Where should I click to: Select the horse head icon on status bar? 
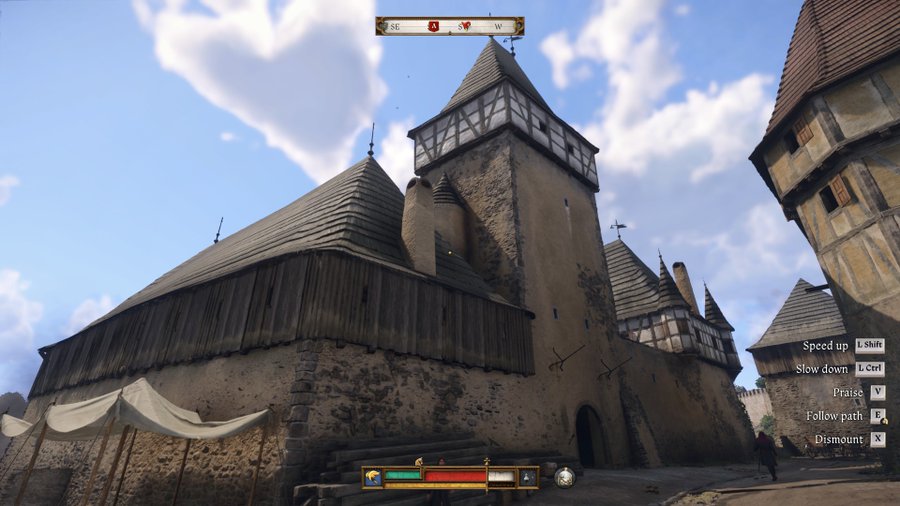(373, 477)
